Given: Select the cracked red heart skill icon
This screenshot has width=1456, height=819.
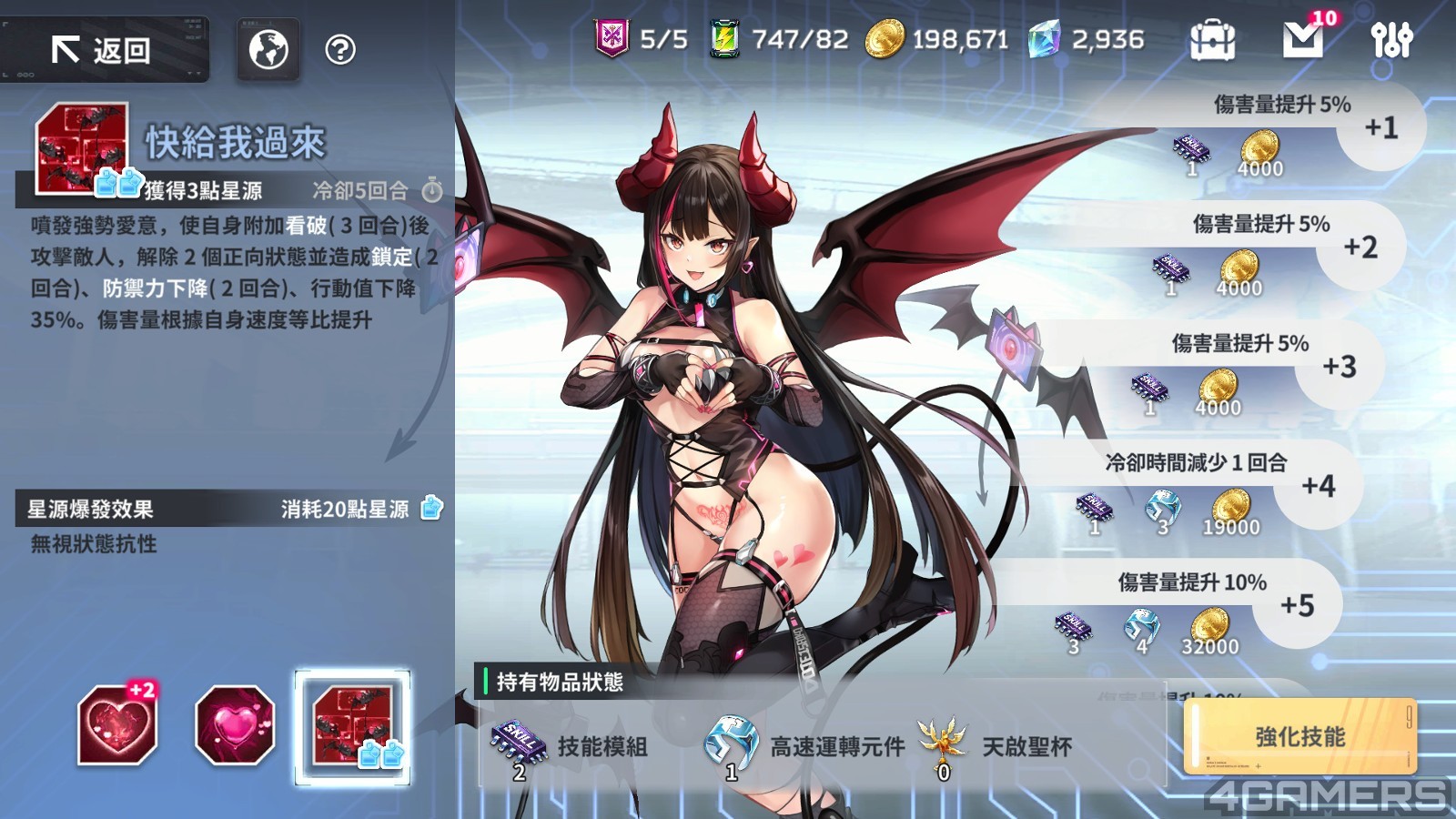Looking at the screenshot, I should click(117, 725).
